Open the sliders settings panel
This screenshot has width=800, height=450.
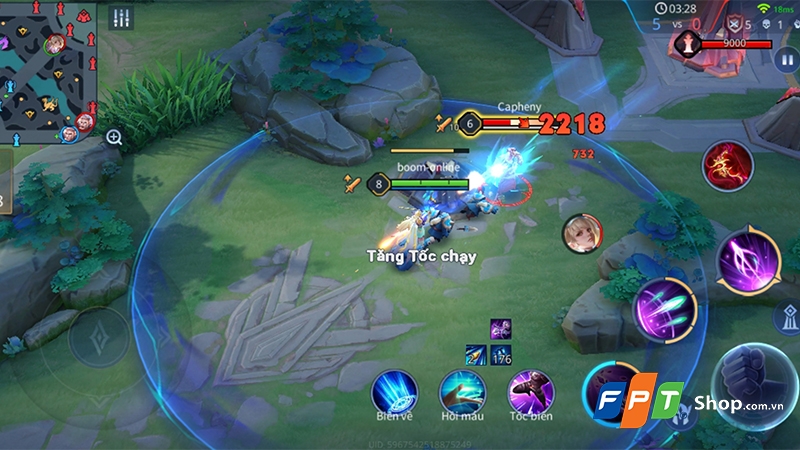pos(123,18)
